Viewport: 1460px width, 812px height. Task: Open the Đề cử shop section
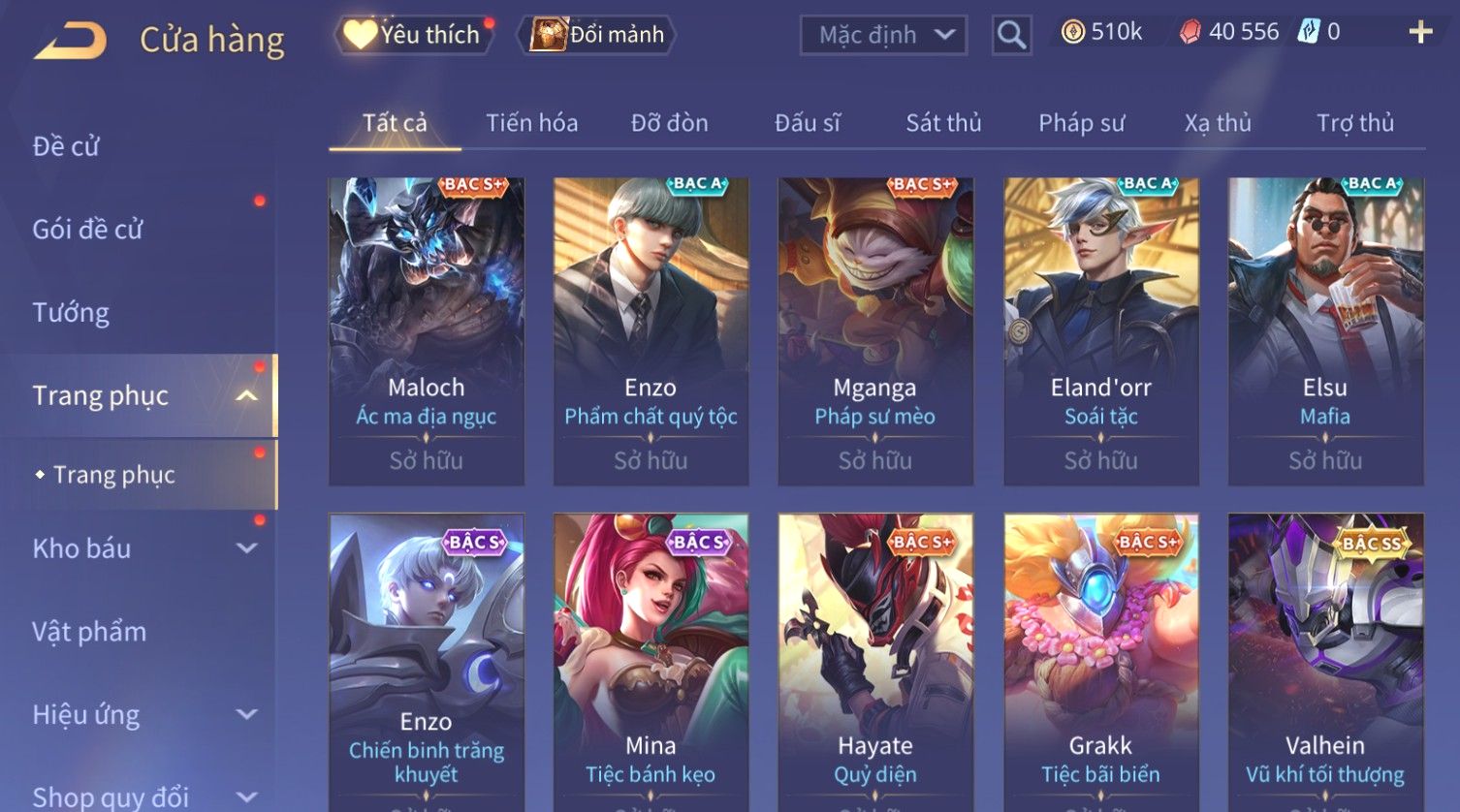point(66,146)
